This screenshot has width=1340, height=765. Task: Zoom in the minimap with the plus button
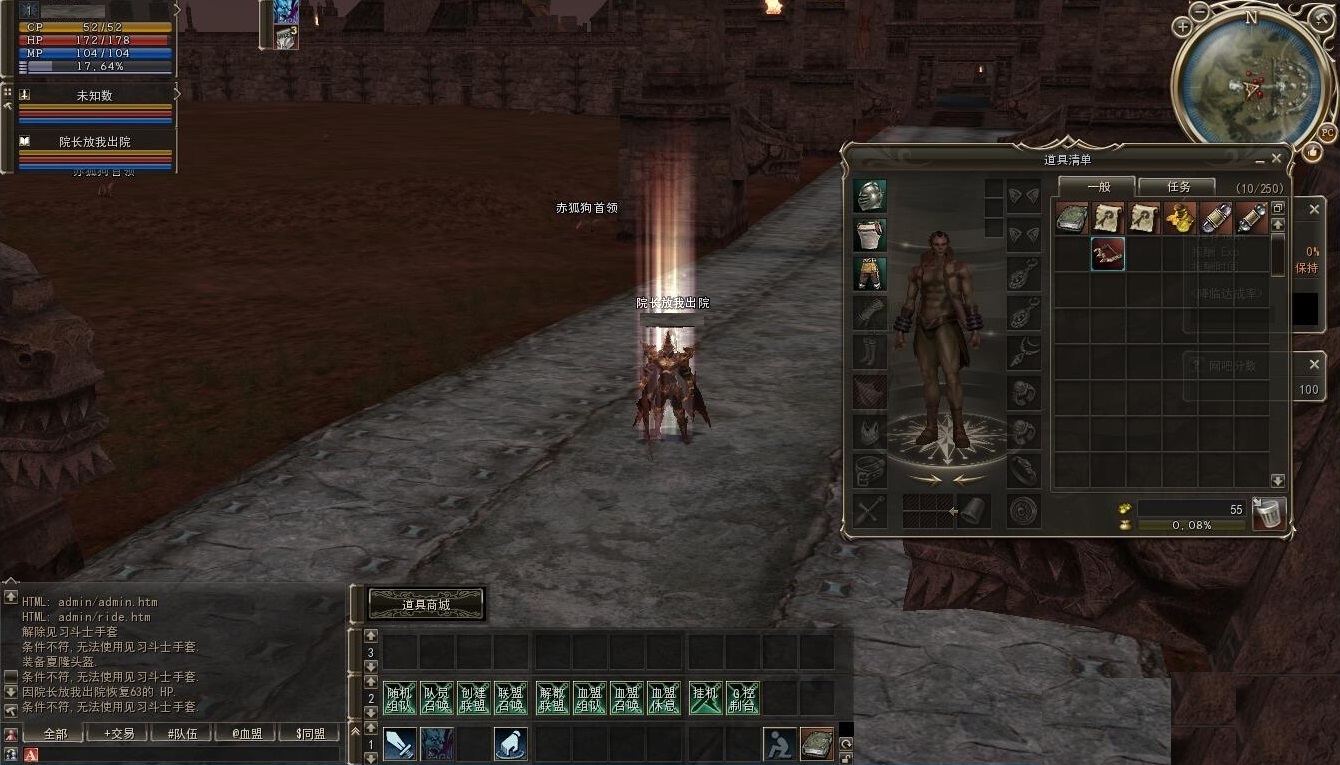[1183, 27]
